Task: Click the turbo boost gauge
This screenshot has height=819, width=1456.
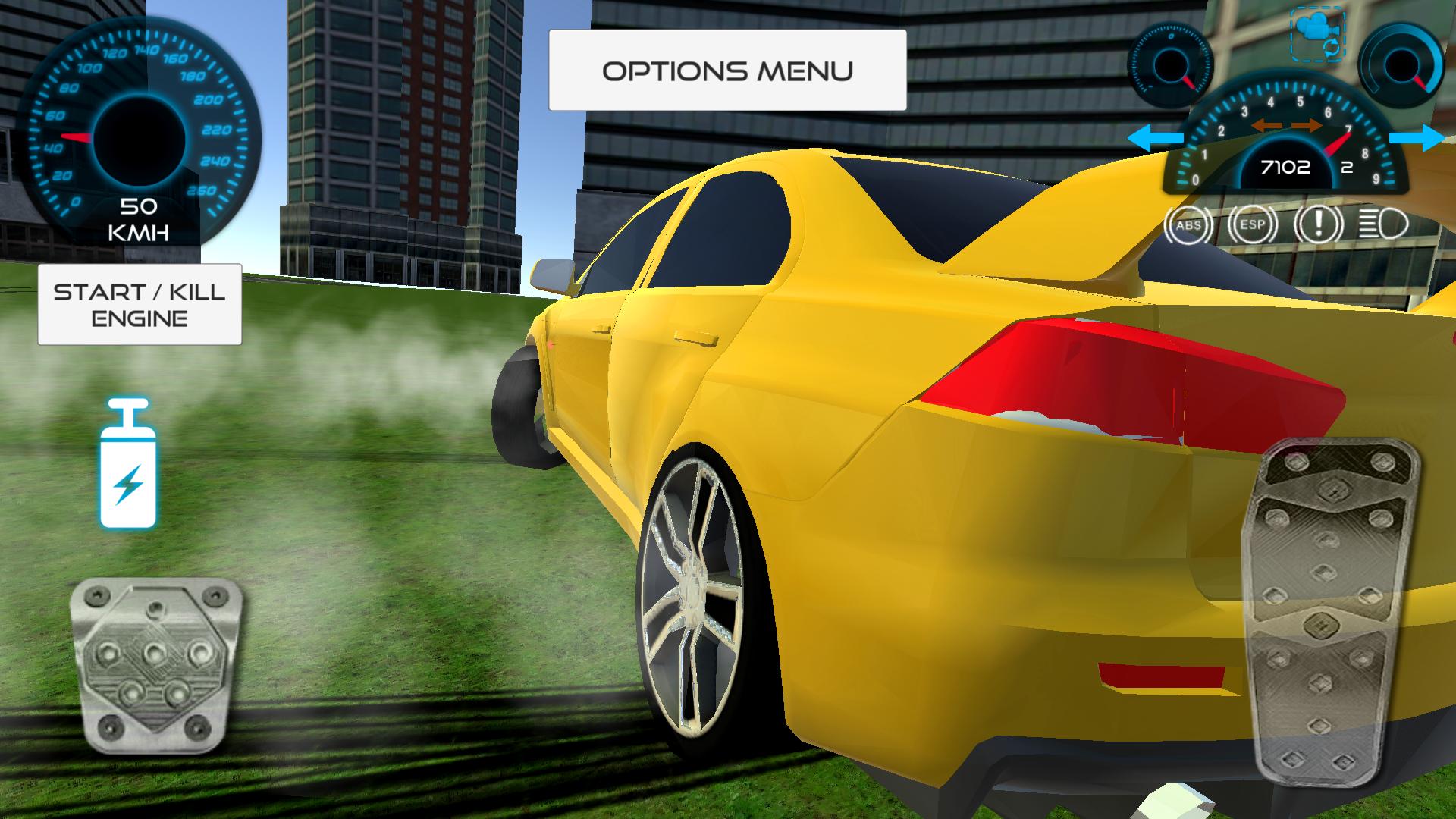Action: 1400,61
